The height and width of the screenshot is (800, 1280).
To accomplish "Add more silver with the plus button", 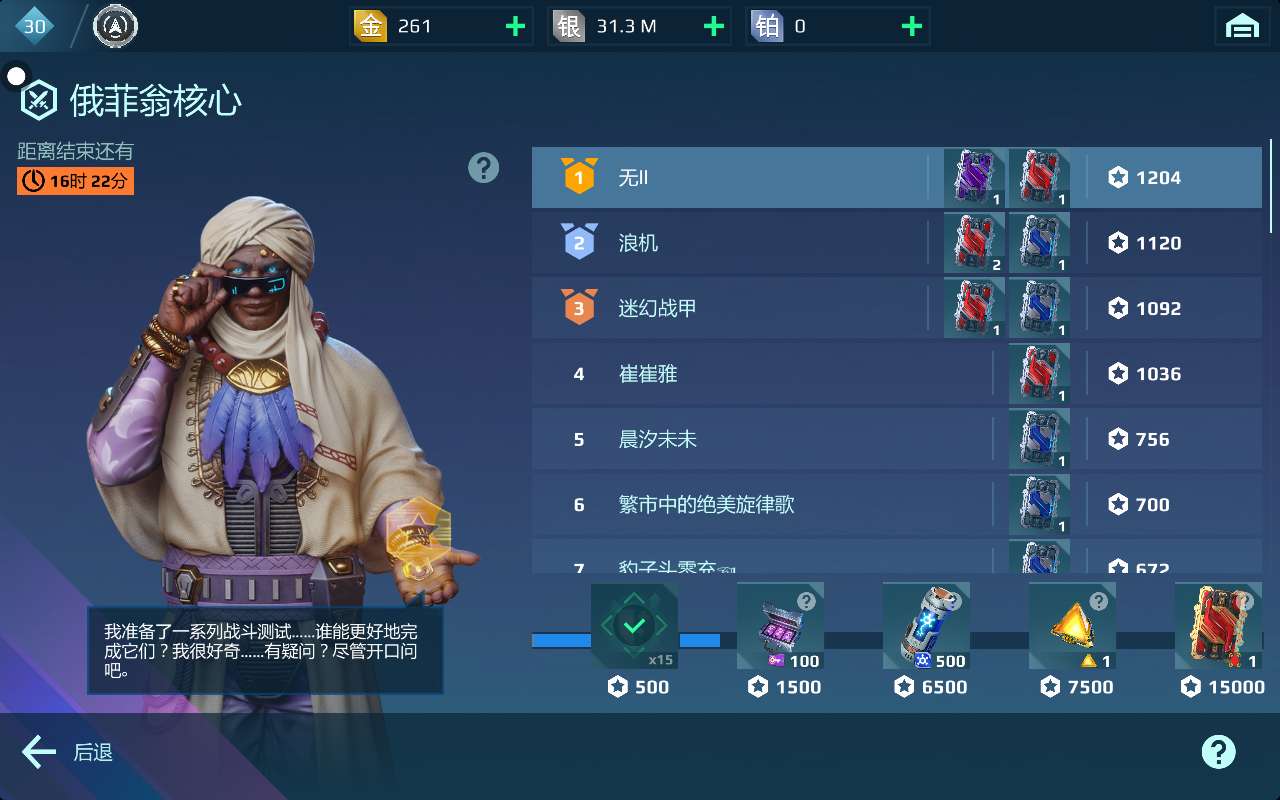I will tap(713, 27).
